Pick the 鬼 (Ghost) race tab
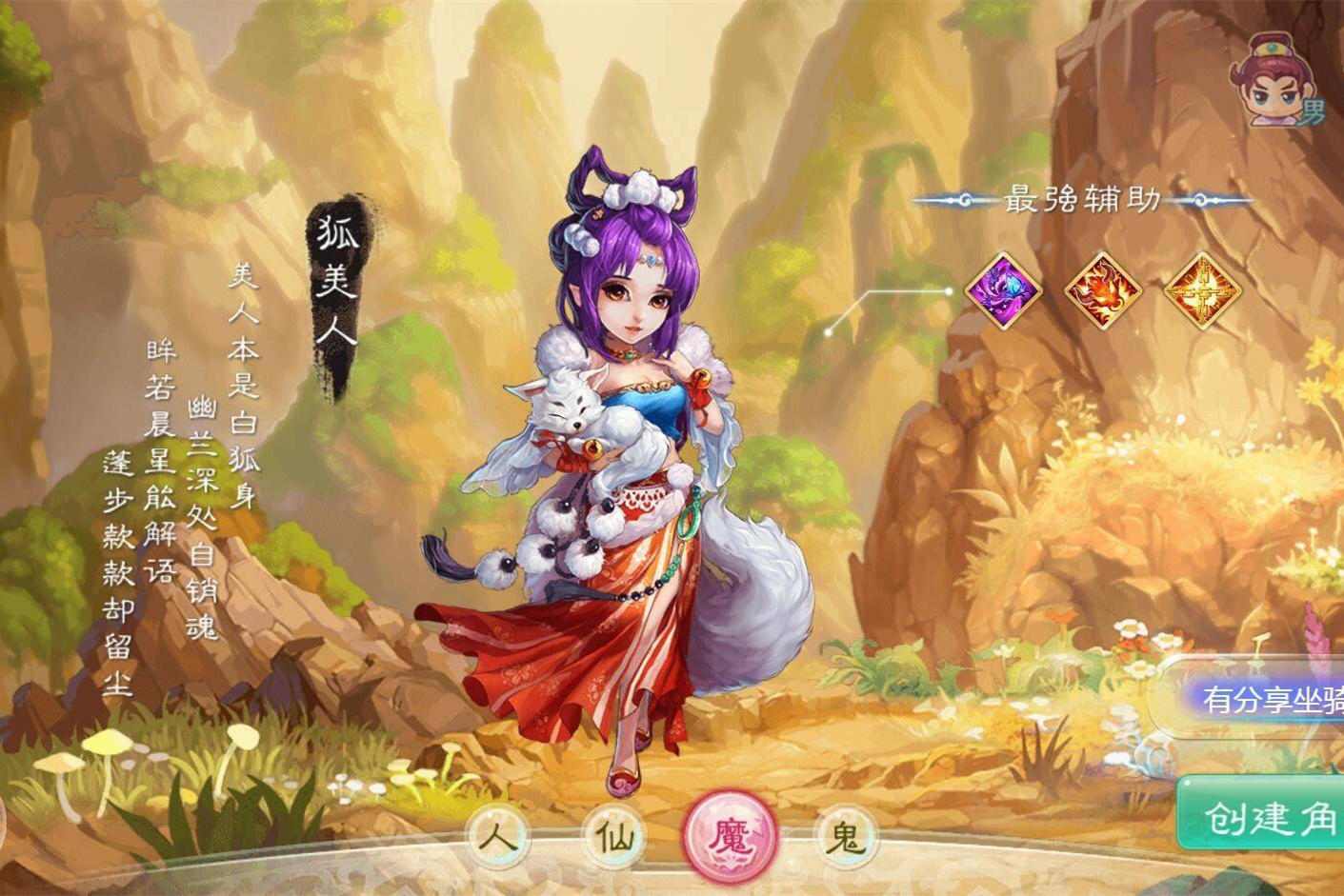Image resolution: width=1344 pixels, height=896 pixels. 845,838
